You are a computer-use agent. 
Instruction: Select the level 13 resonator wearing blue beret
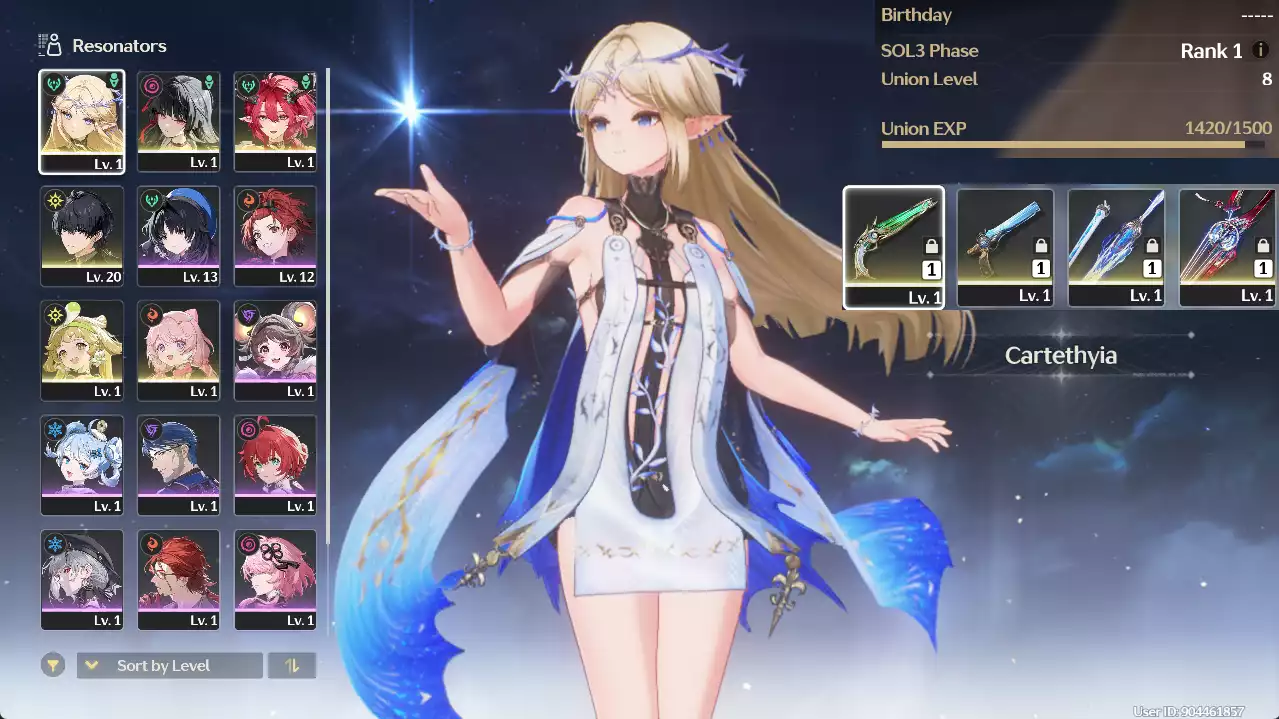(179, 235)
